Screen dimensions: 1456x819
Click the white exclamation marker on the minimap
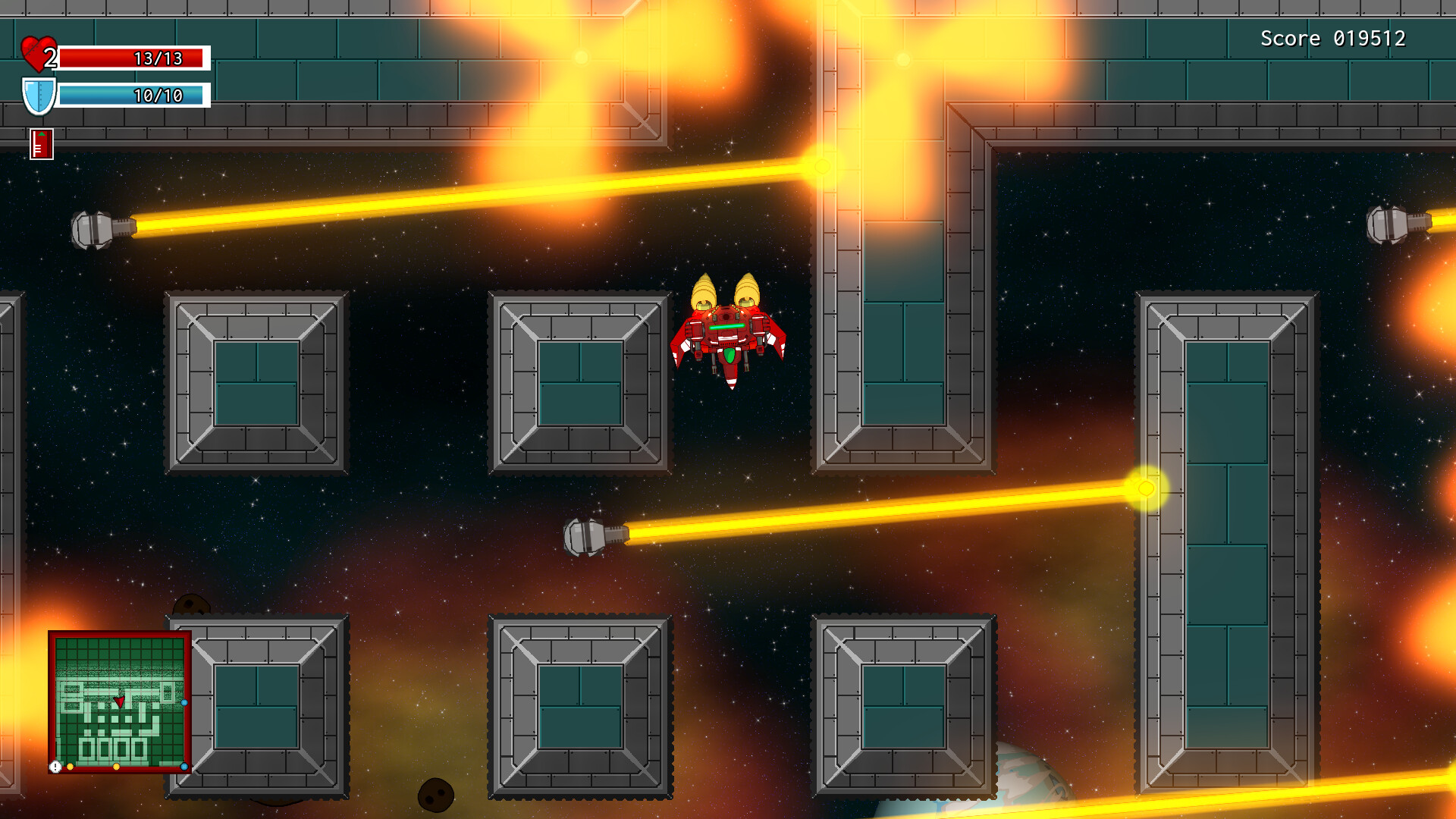[55, 766]
